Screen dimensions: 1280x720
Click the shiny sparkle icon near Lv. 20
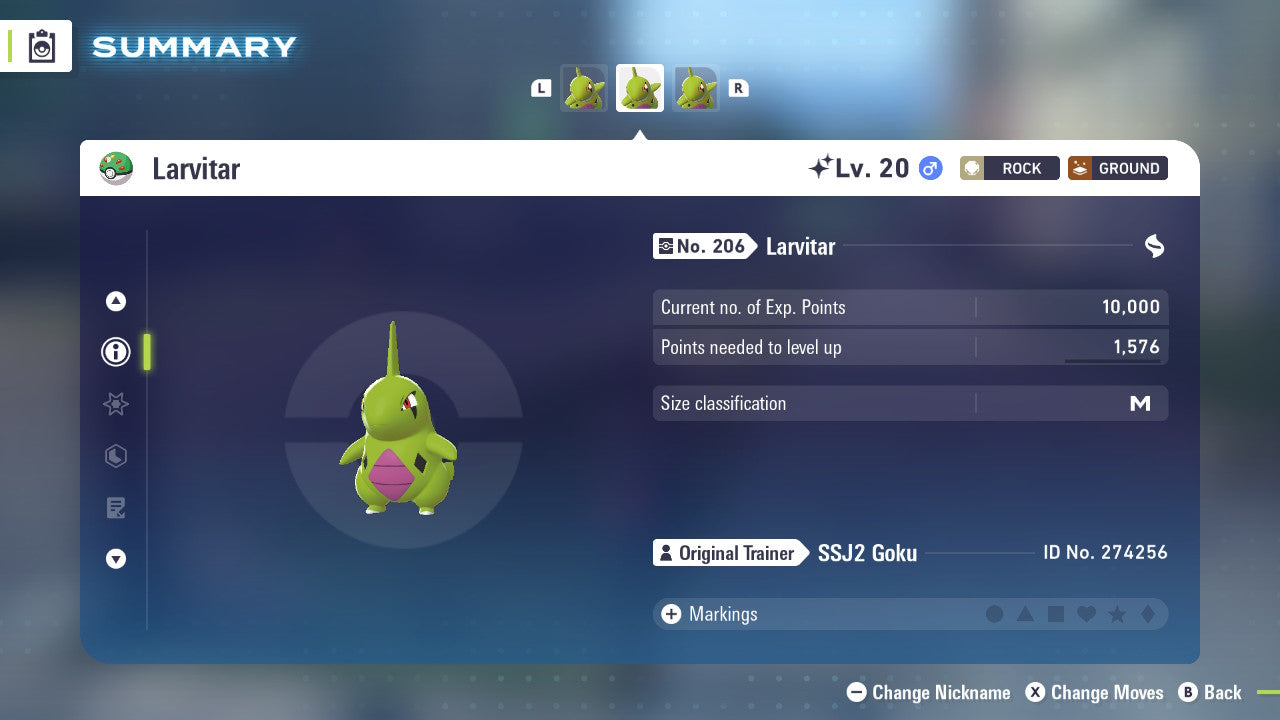(820, 167)
